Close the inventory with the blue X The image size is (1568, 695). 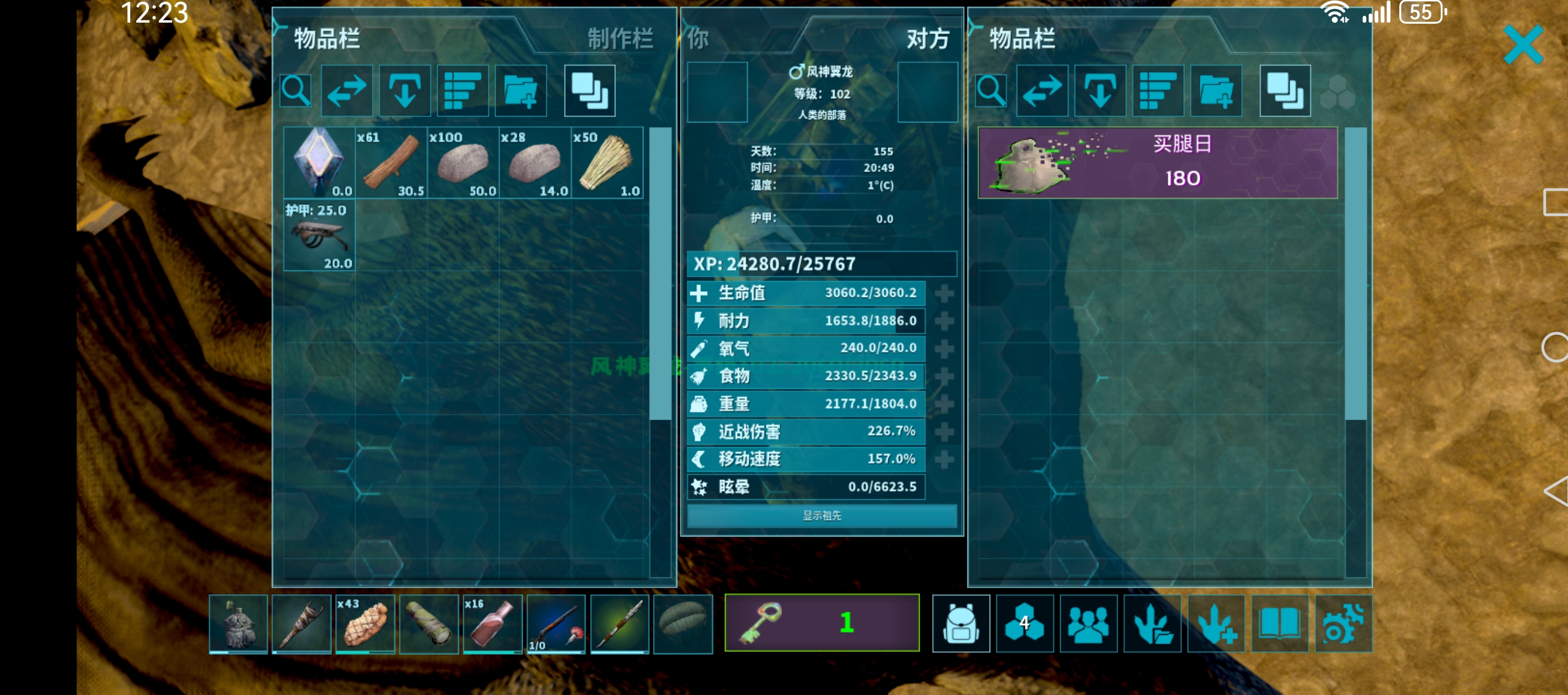point(1523,45)
